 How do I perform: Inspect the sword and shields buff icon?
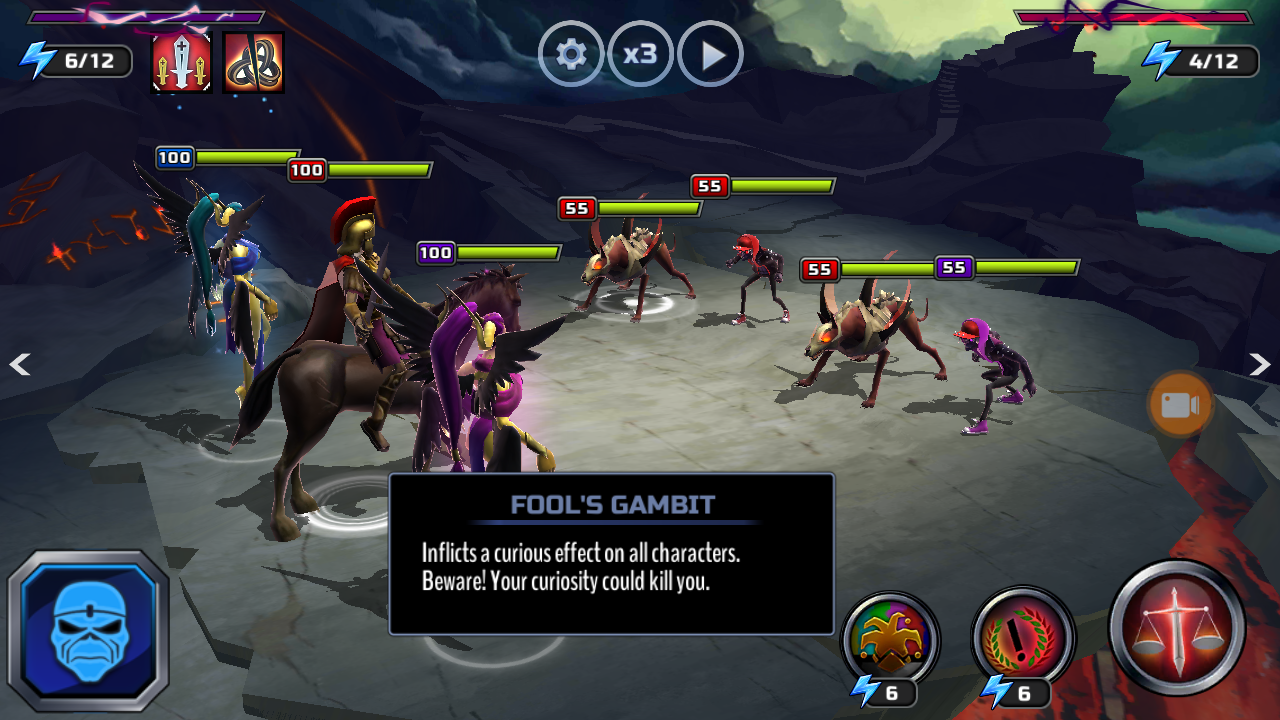(x=181, y=62)
